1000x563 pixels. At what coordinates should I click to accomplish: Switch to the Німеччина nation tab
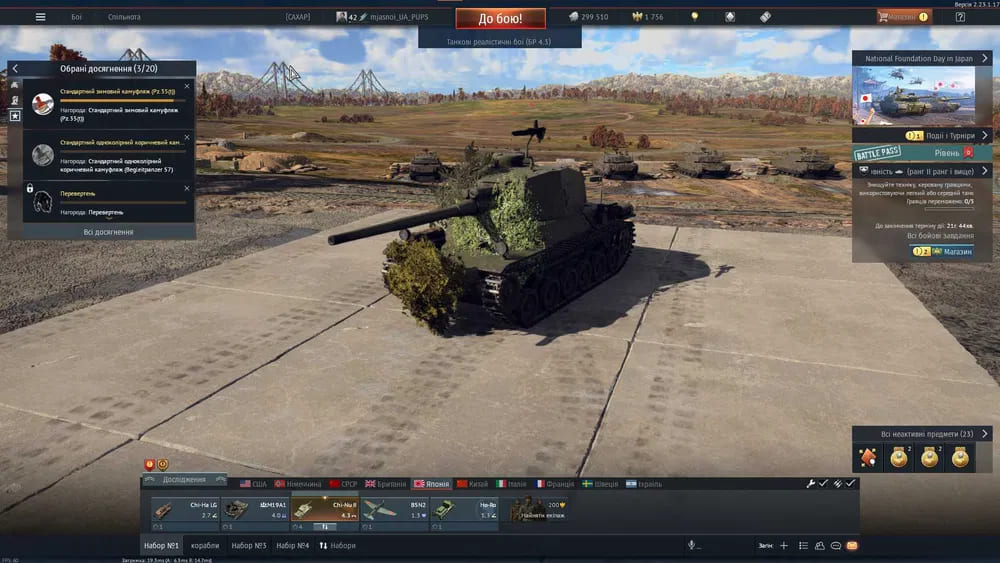coord(304,484)
